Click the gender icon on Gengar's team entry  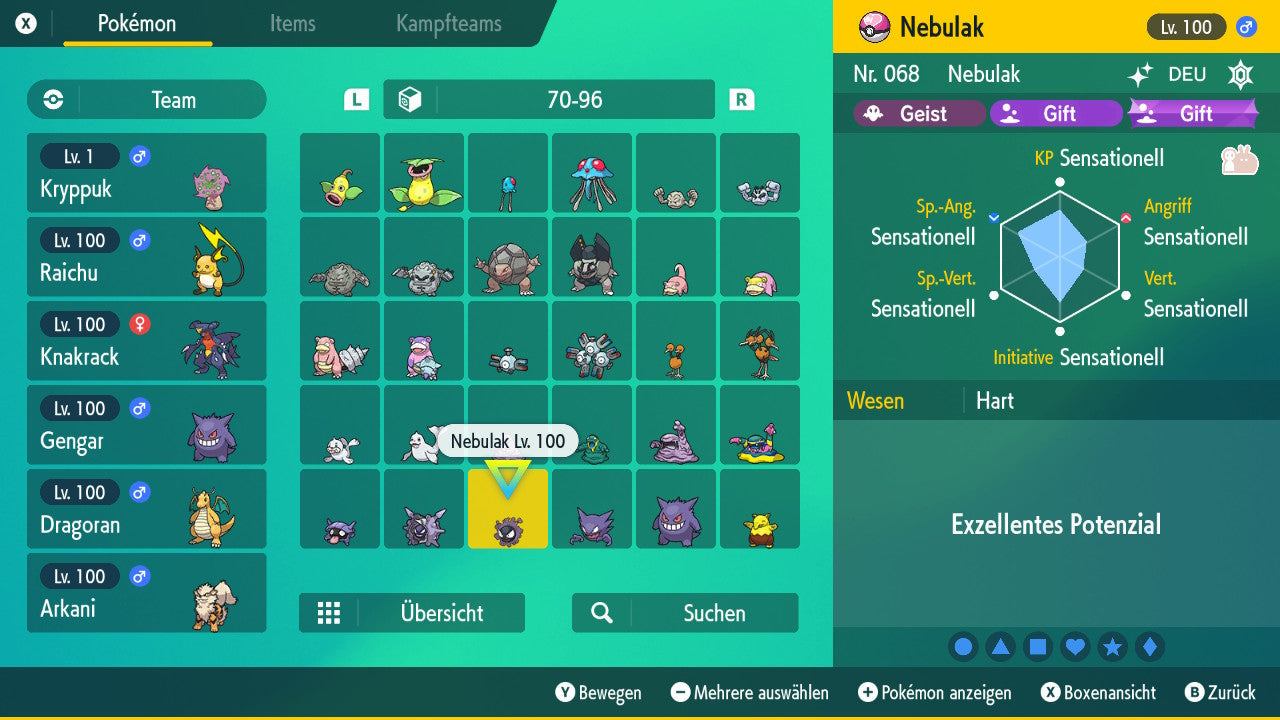138,409
